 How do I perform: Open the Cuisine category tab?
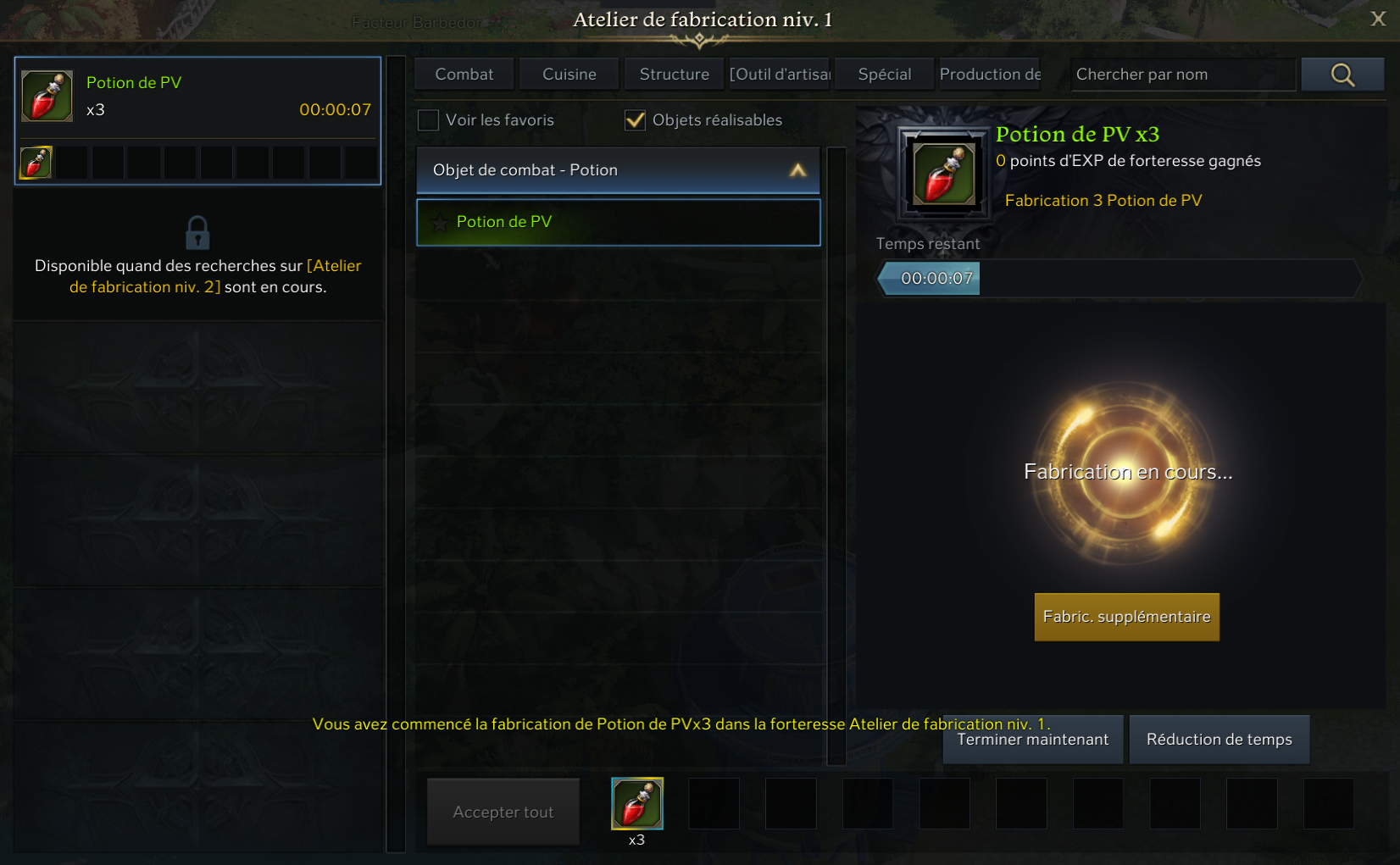click(569, 75)
